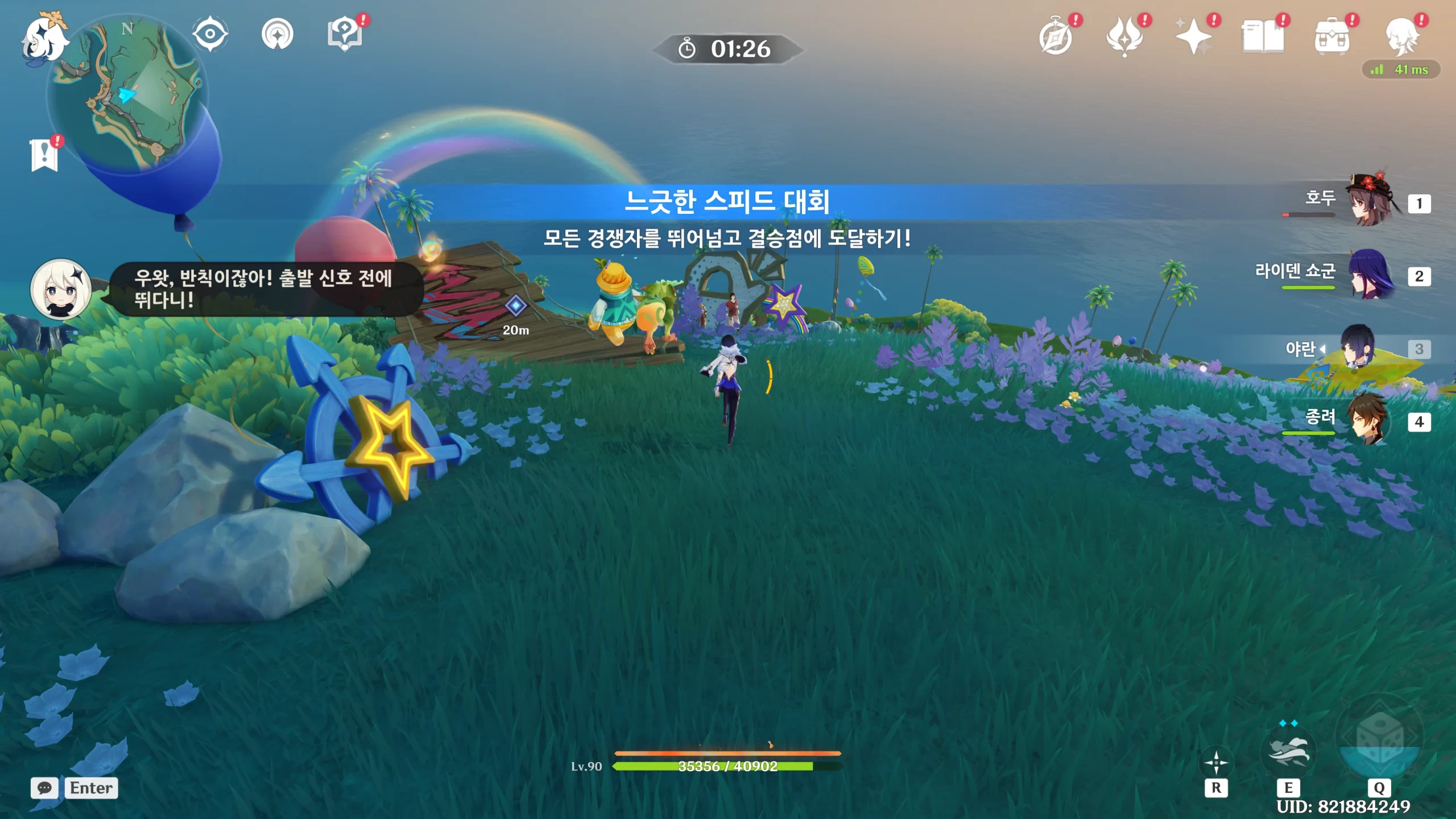The image size is (1456, 819).
Task: Open the adventurer handbook book icon
Action: [1263, 38]
